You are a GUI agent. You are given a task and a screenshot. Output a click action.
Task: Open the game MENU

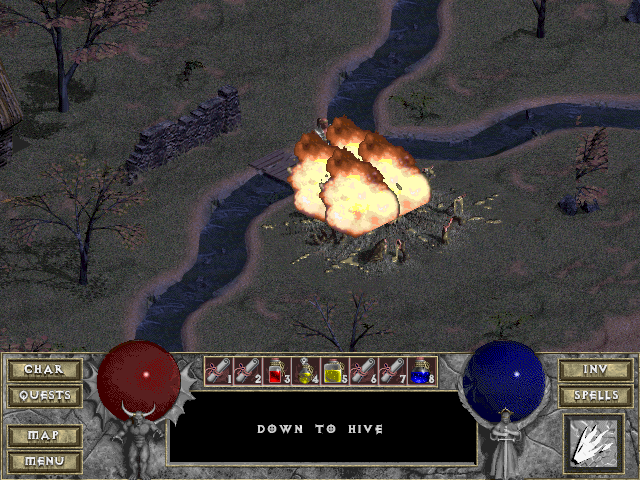(x=45, y=461)
